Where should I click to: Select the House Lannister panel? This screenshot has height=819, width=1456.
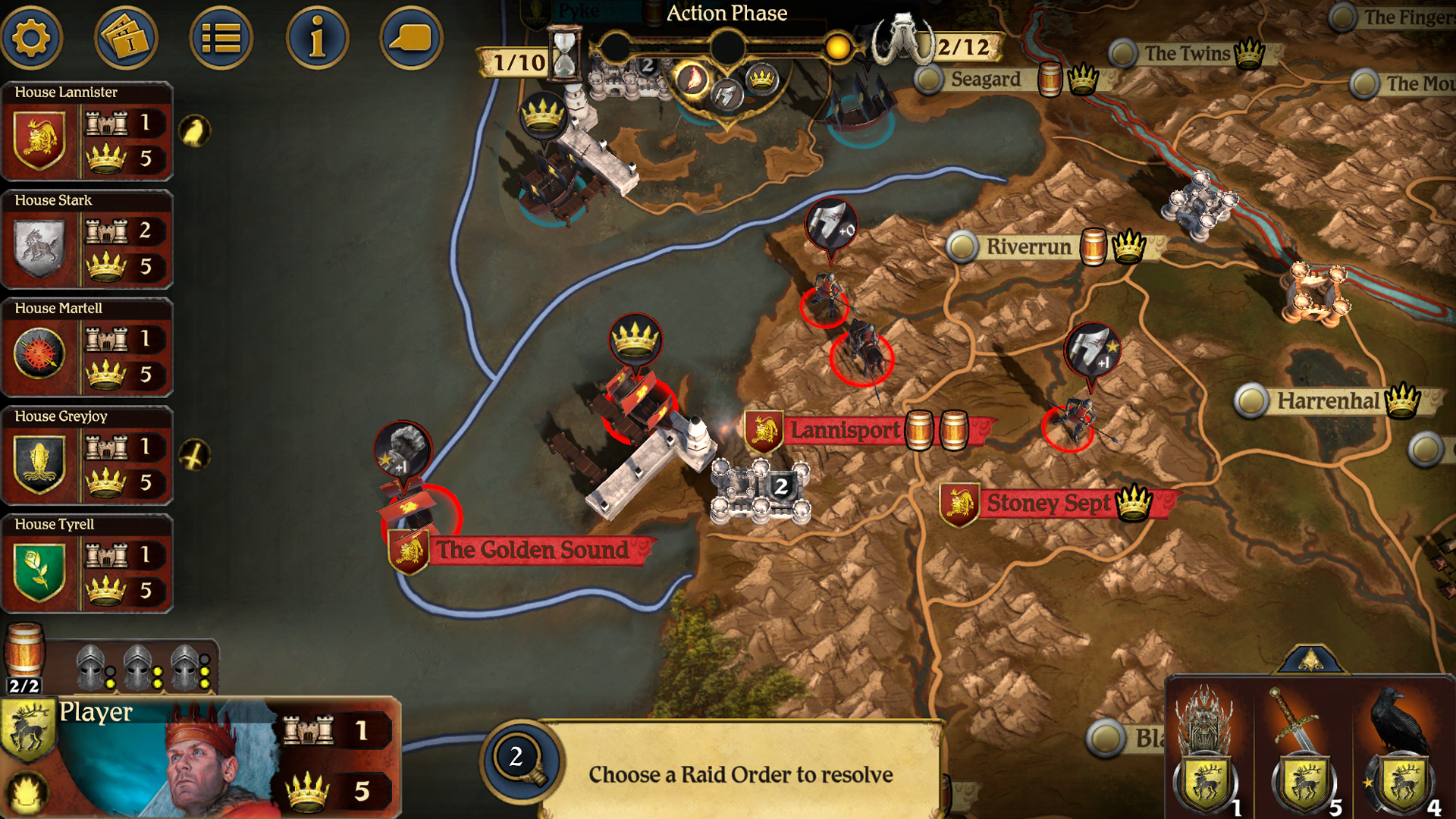pyautogui.click(x=87, y=131)
